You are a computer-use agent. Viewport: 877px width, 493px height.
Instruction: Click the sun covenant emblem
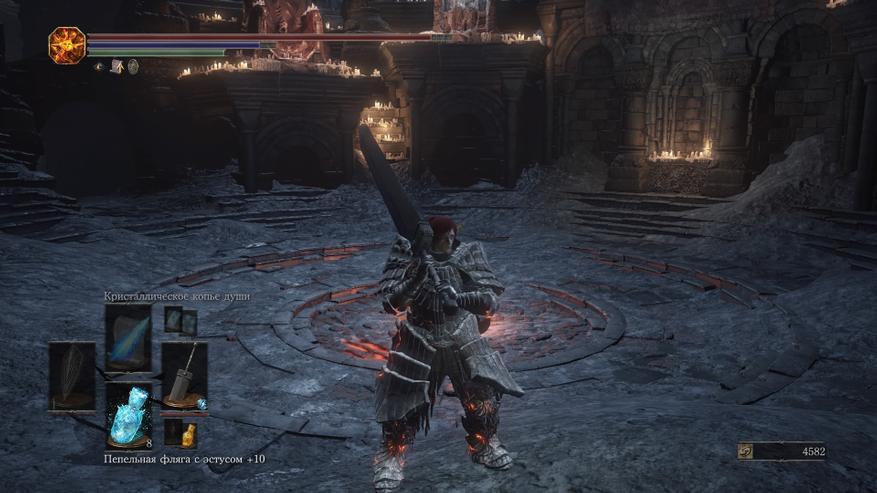pos(67,45)
